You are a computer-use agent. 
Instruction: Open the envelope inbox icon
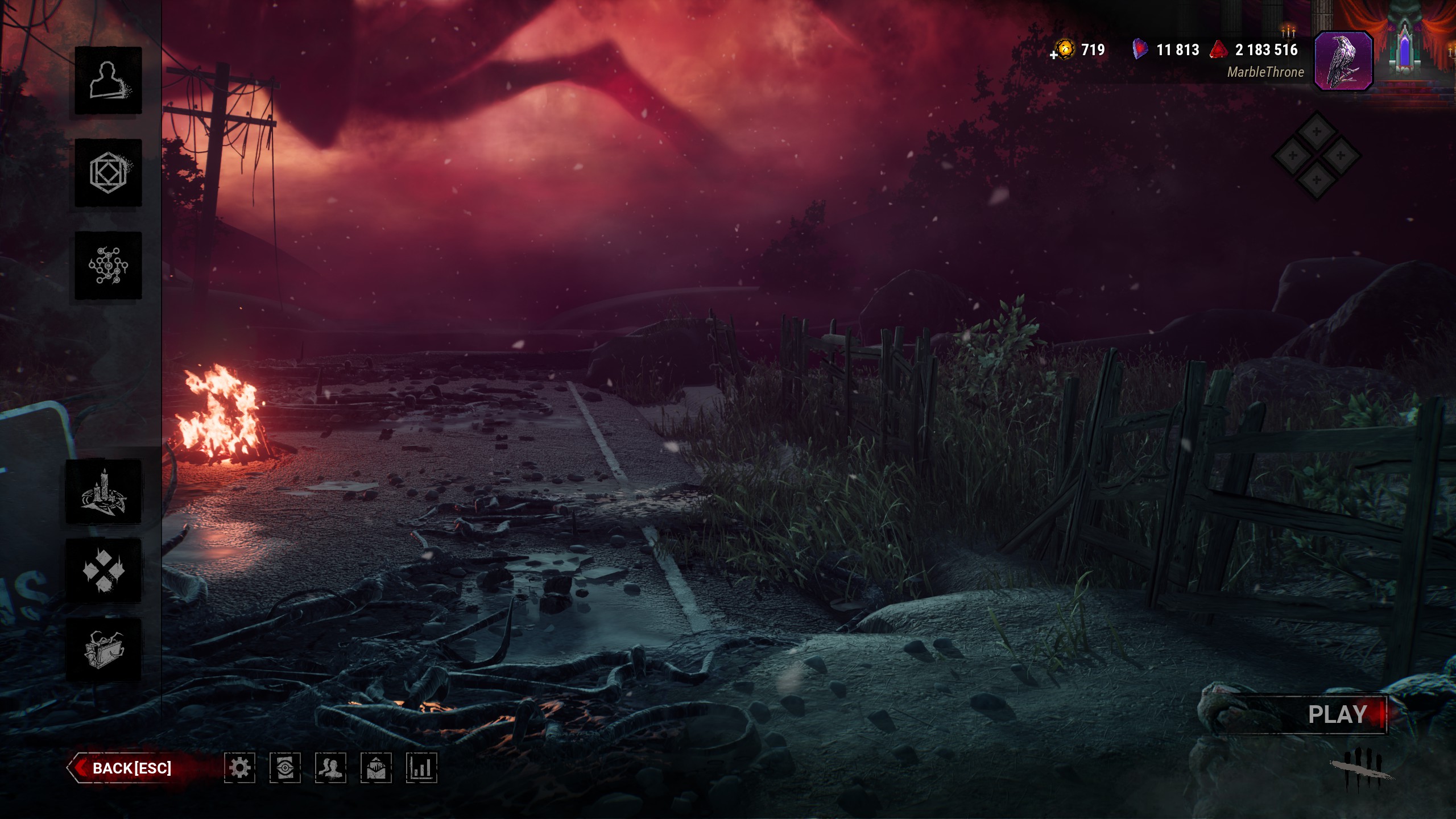376,768
